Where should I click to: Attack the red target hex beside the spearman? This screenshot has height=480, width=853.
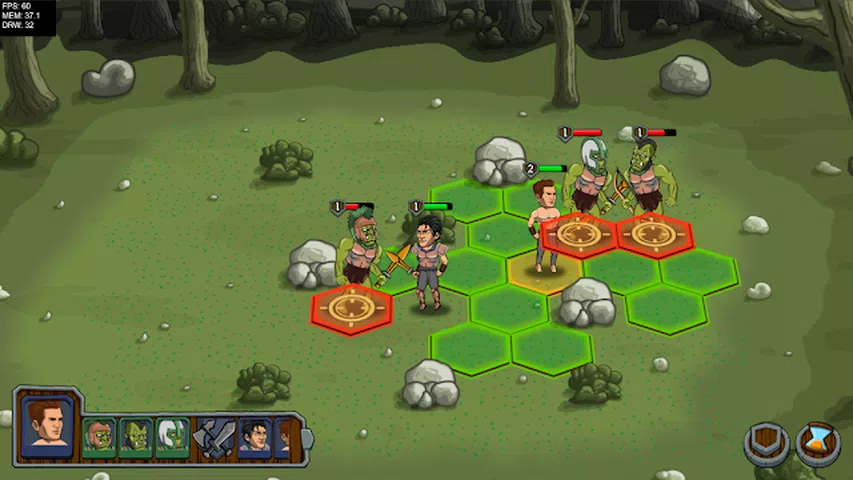pyautogui.click(x=351, y=308)
